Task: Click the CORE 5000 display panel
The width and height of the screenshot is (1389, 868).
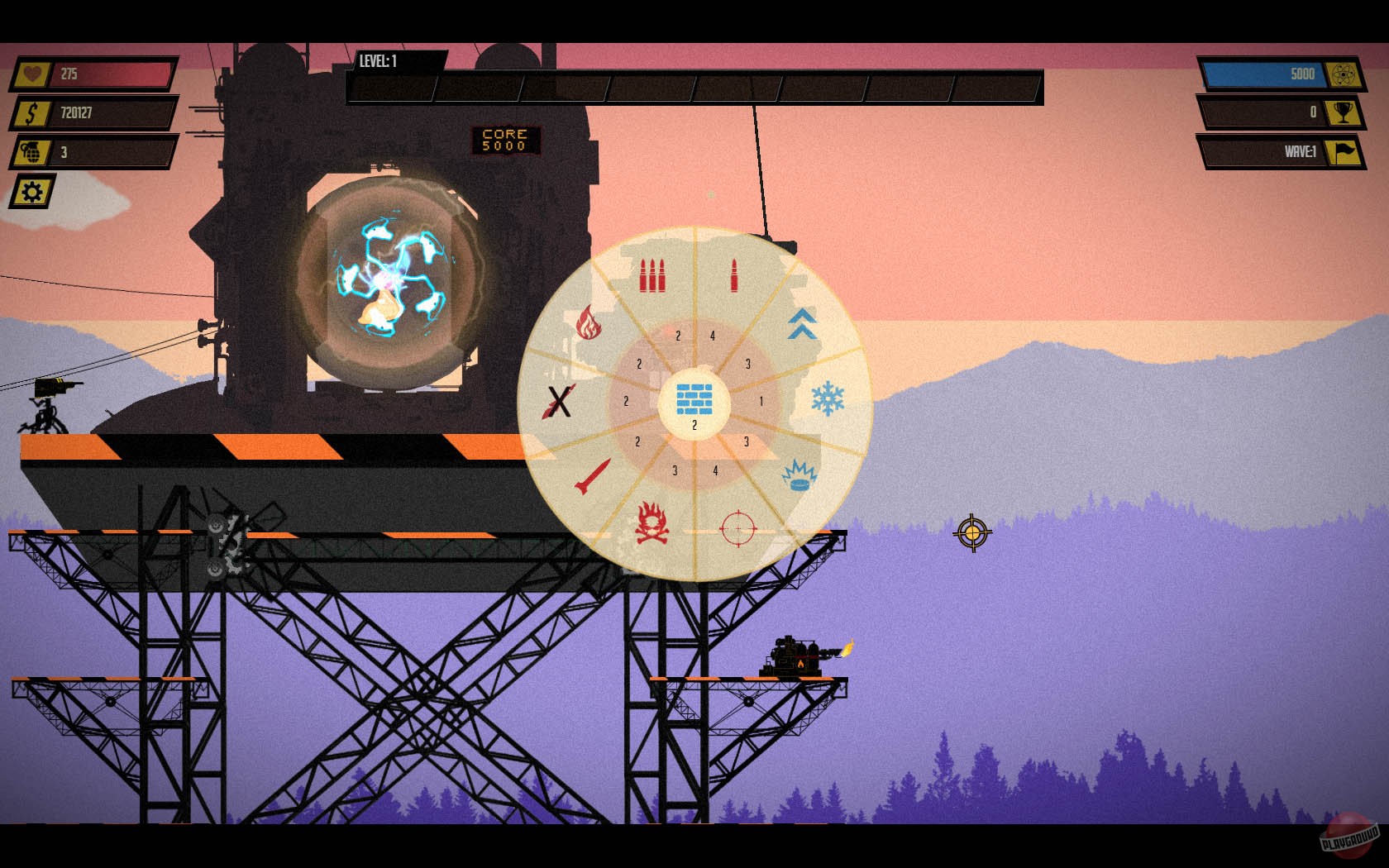Action: [506, 139]
